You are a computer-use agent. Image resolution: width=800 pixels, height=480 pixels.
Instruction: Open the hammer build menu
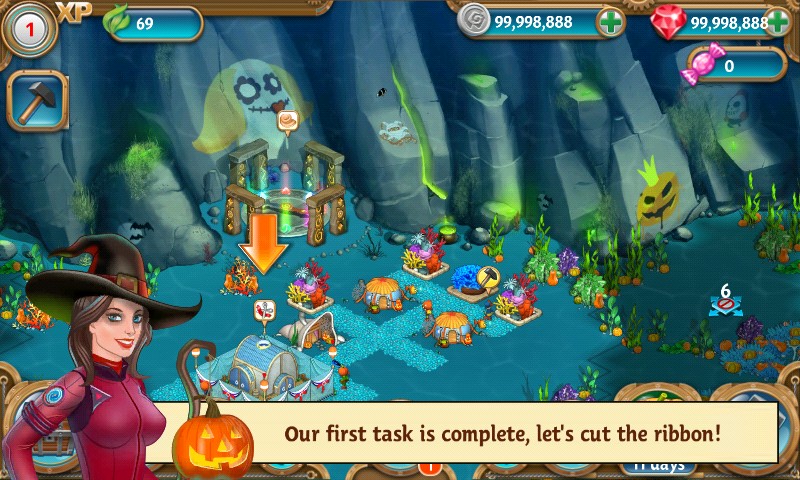[x=37, y=100]
